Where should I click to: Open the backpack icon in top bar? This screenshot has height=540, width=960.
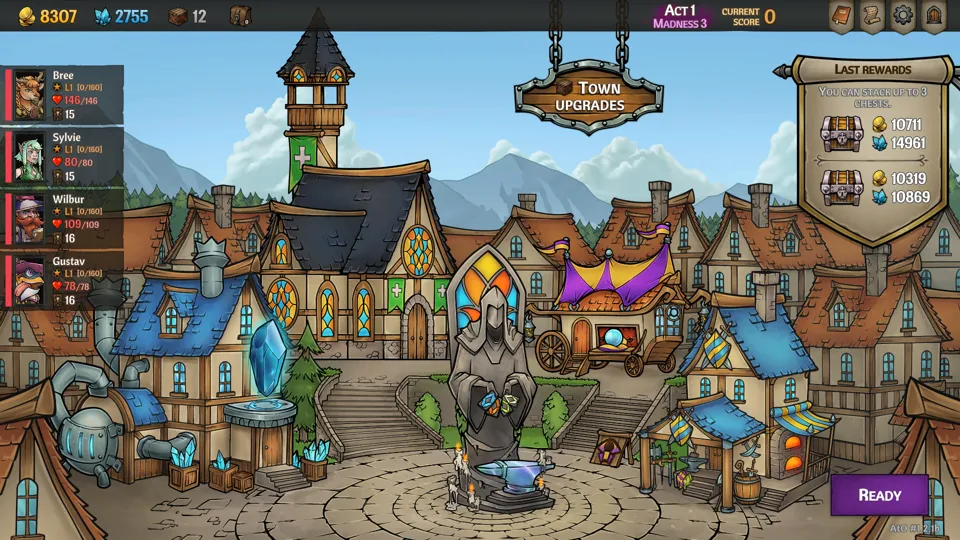[240, 16]
